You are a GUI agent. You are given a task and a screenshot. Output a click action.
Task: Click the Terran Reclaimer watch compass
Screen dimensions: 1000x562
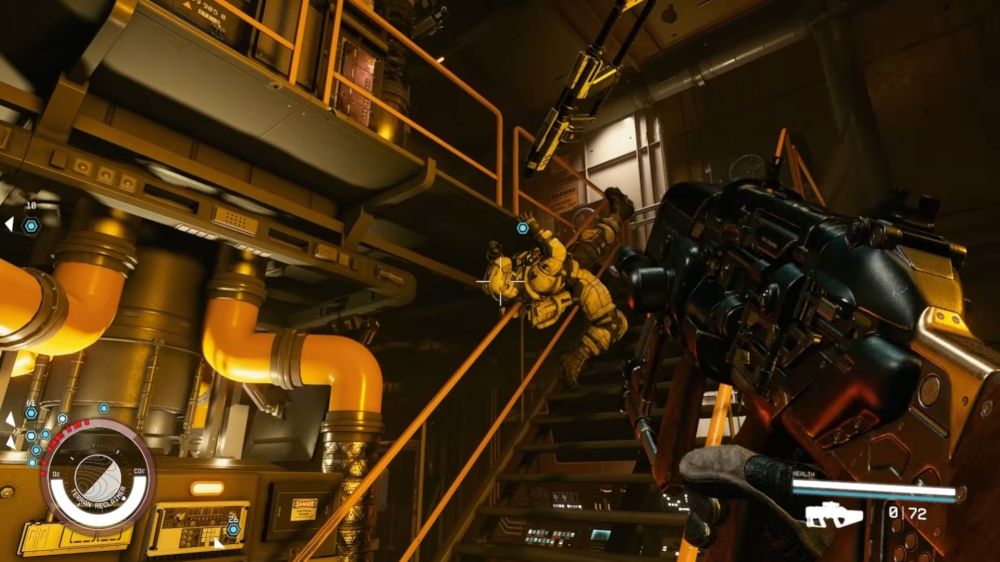(98, 476)
